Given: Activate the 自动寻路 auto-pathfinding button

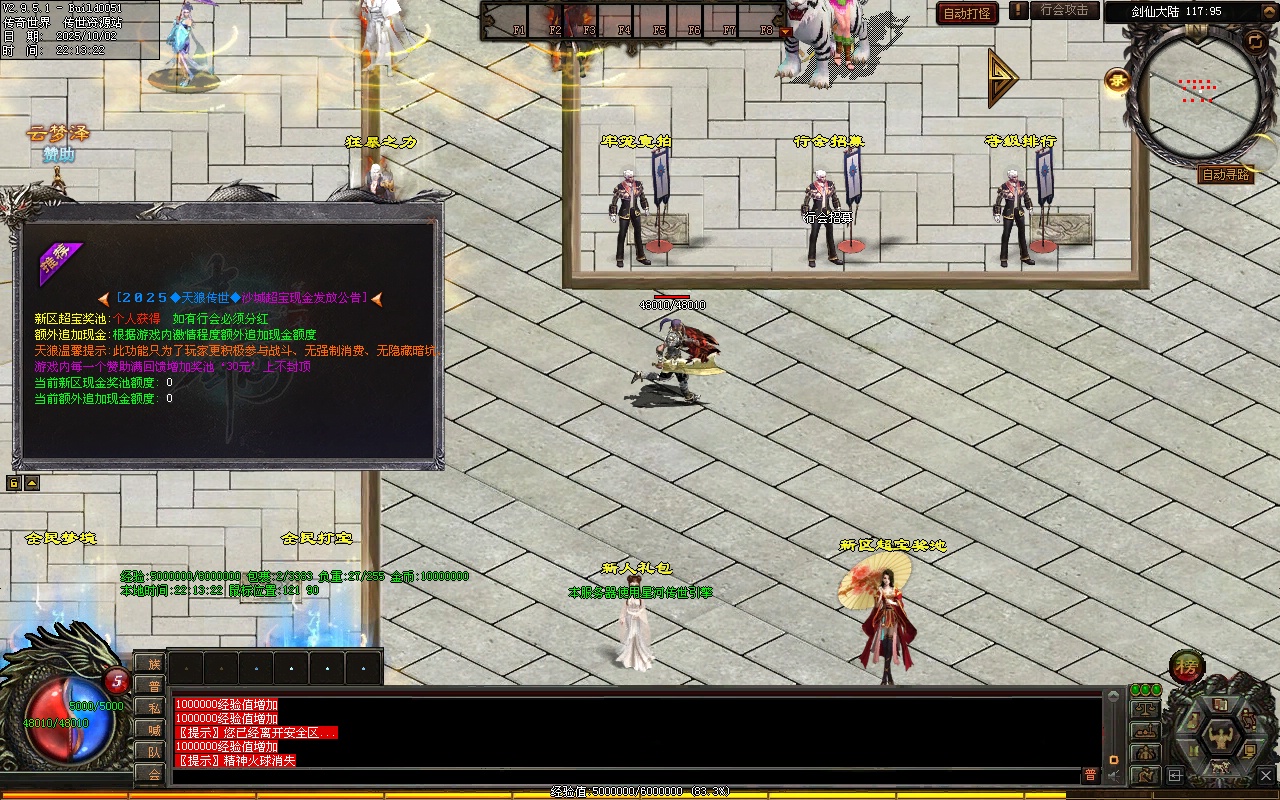Looking at the screenshot, I should pos(1225,175).
